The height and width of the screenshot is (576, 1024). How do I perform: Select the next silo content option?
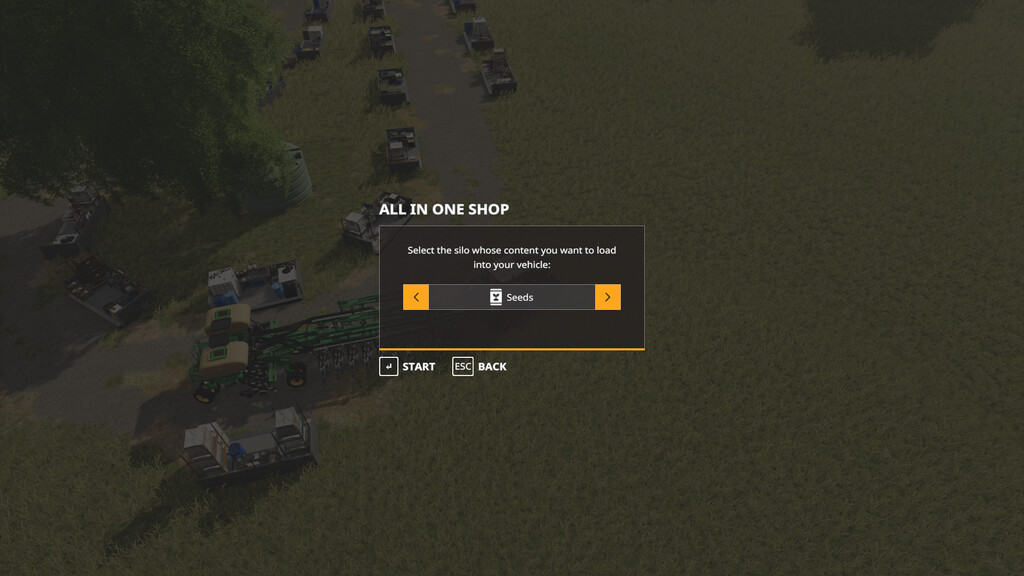608,297
